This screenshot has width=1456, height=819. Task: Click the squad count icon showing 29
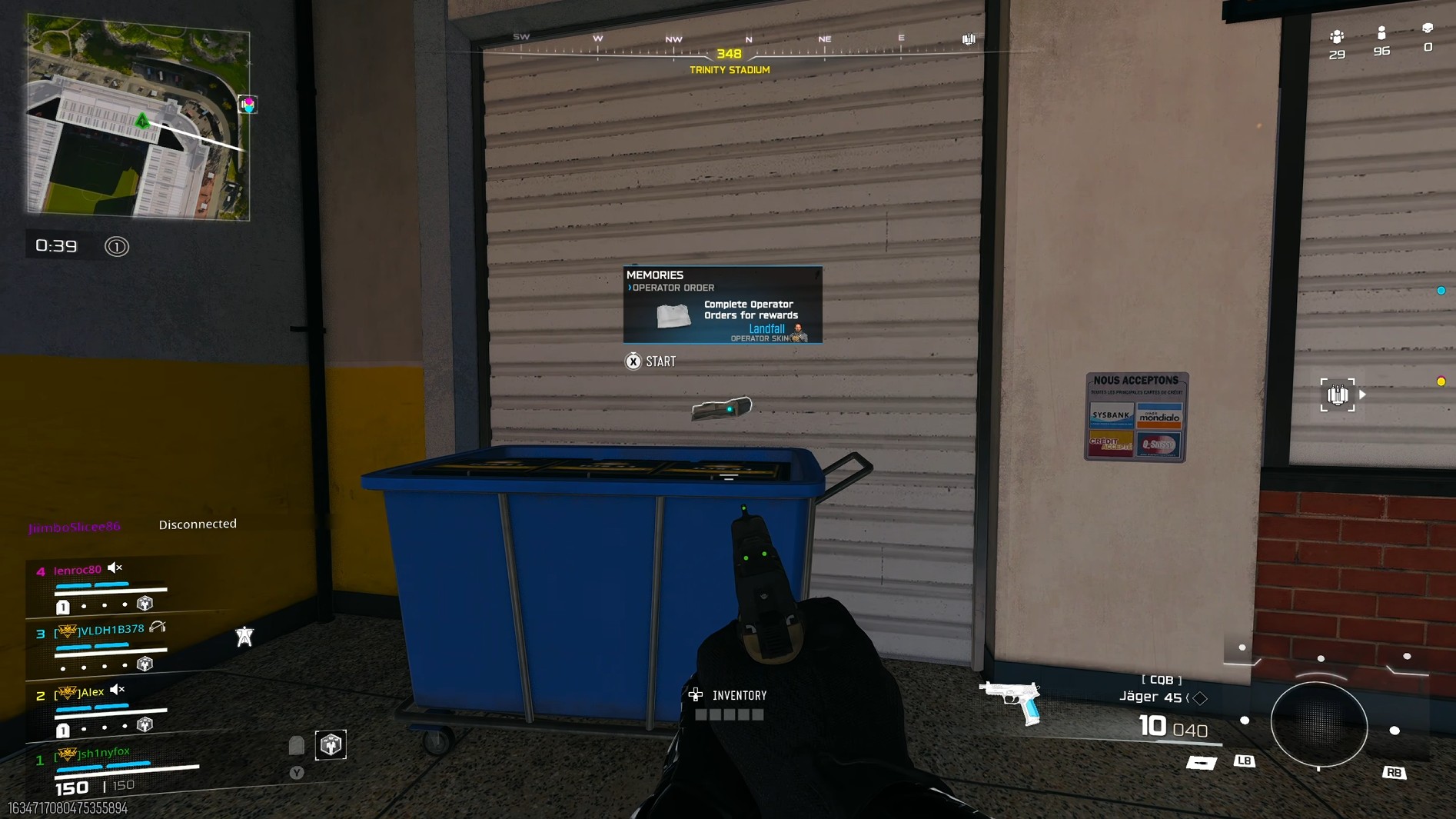1338,37
